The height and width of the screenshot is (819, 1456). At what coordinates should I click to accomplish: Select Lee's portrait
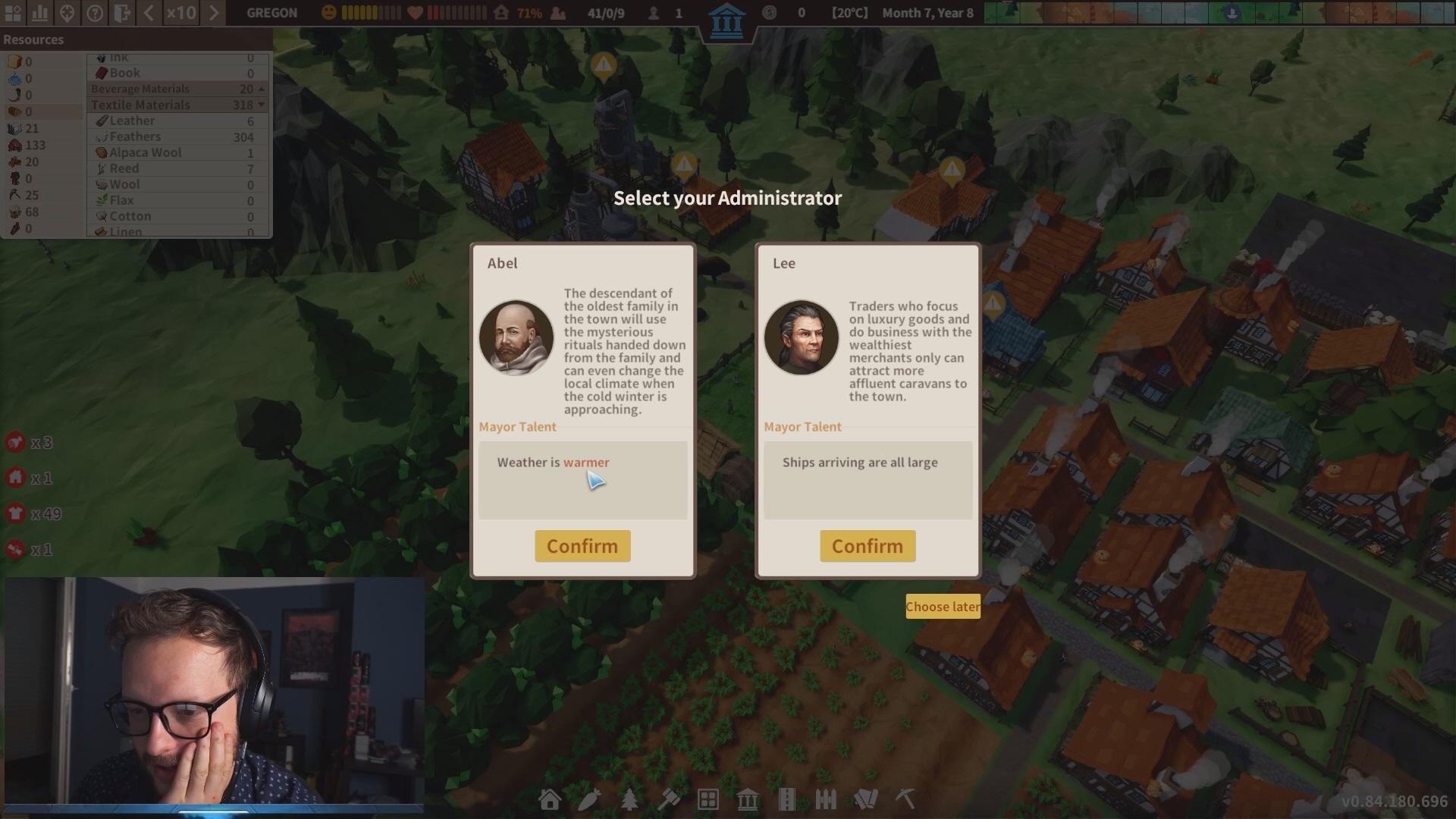pos(802,337)
